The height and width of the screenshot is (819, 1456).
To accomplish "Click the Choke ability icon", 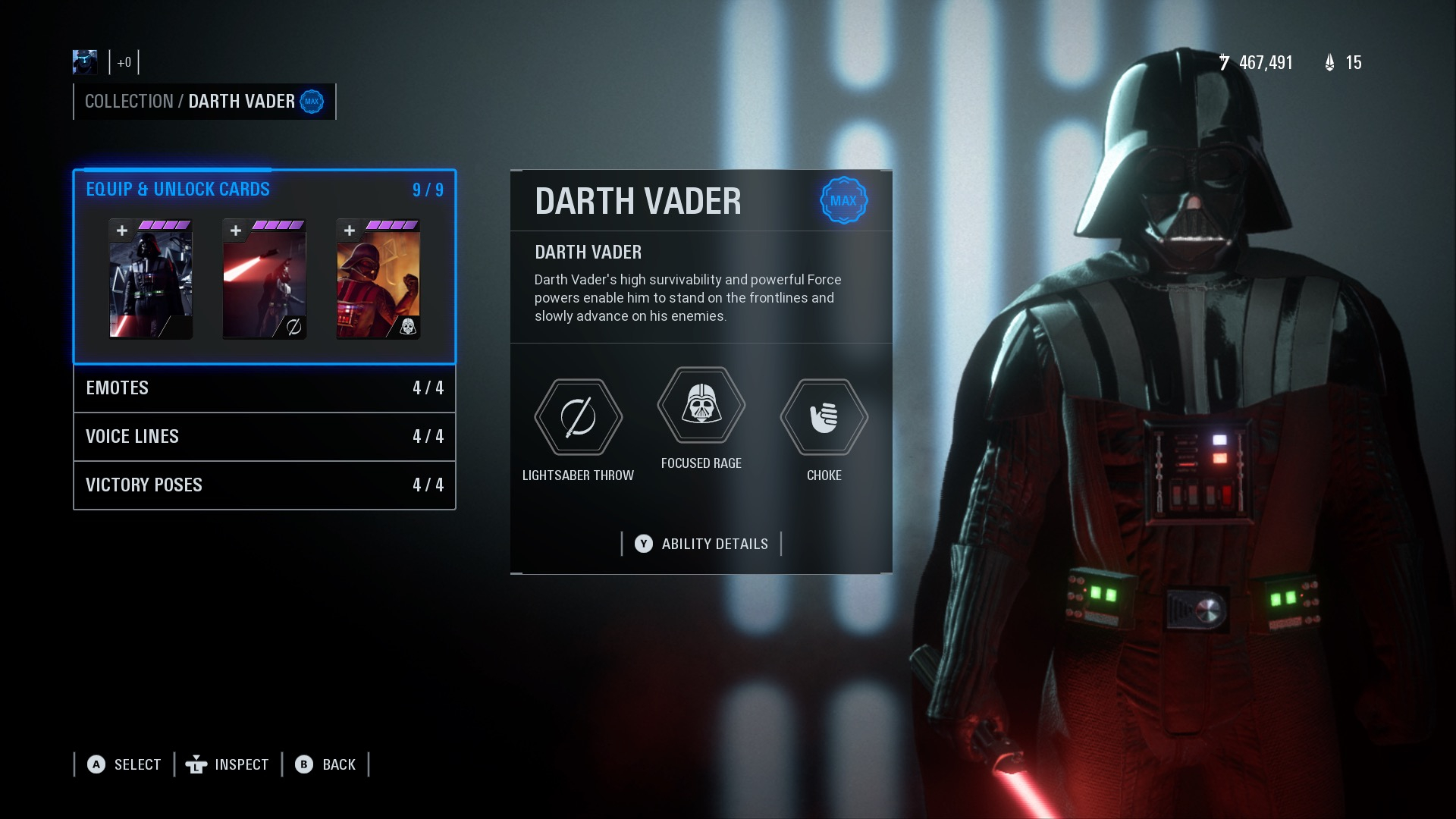I will [x=824, y=417].
